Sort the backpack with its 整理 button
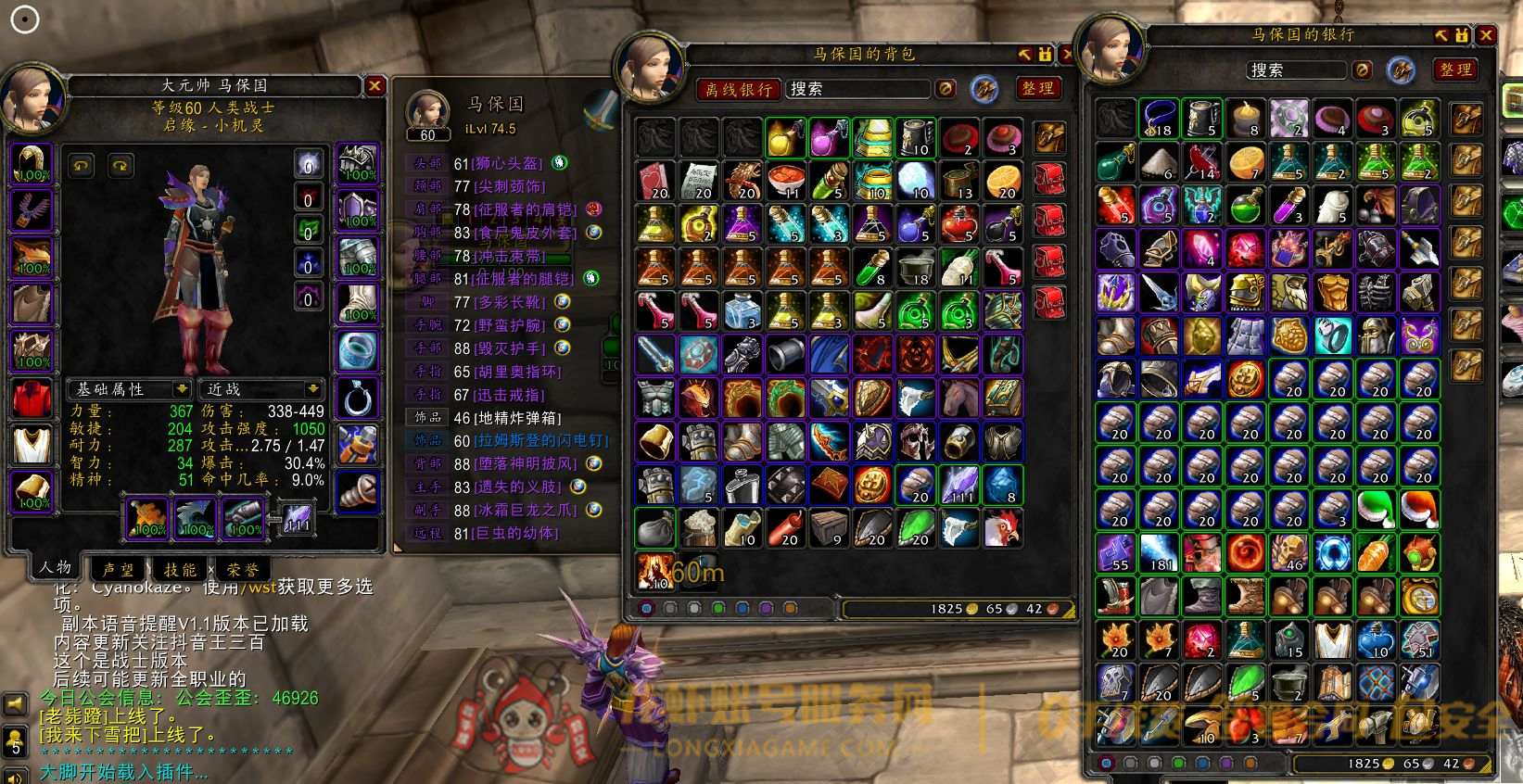Image resolution: width=1523 pixels, height=784 pixels. [x=1037, y=88]
